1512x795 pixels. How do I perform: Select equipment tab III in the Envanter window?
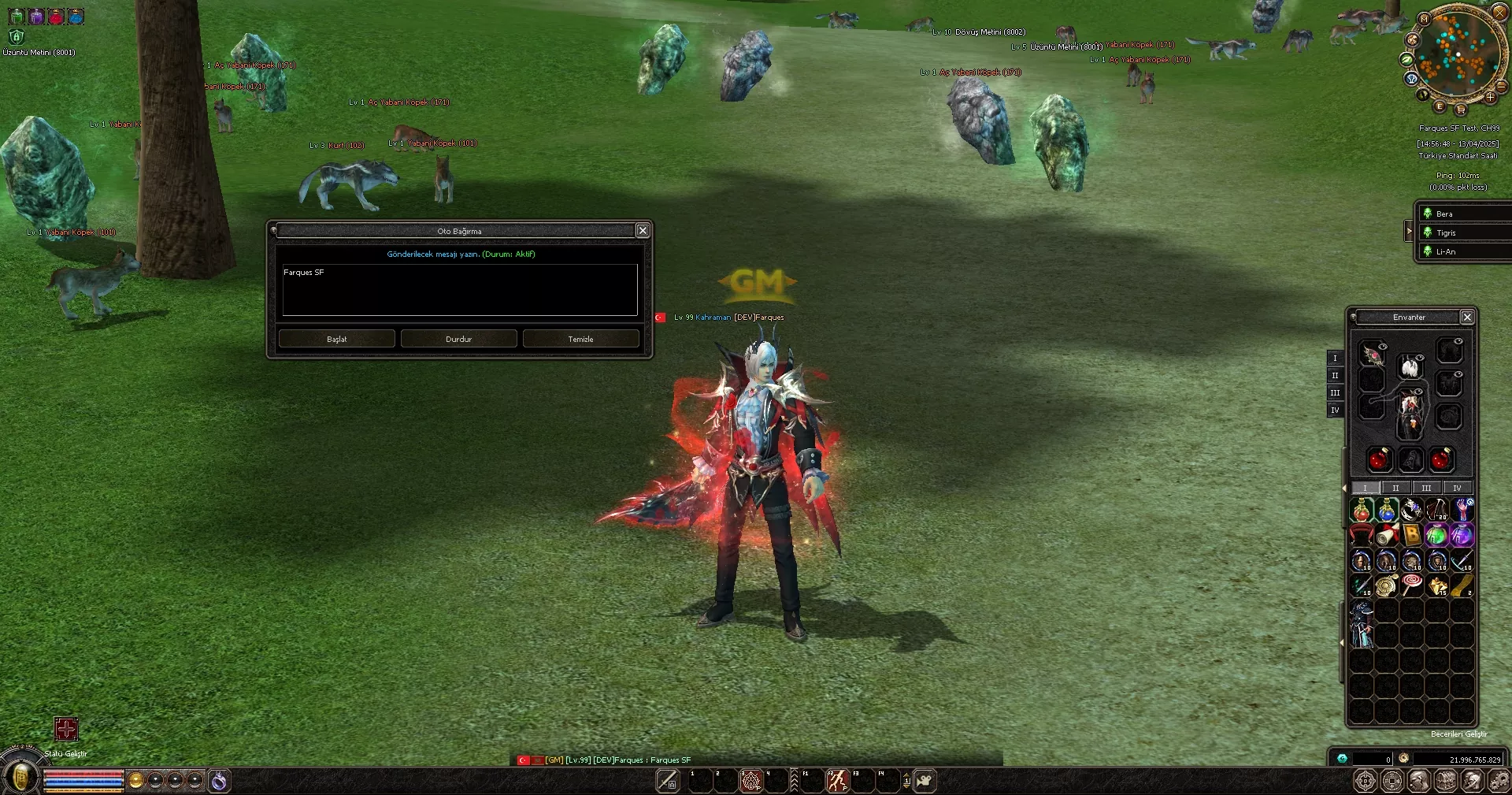[x=1336, y=393]
